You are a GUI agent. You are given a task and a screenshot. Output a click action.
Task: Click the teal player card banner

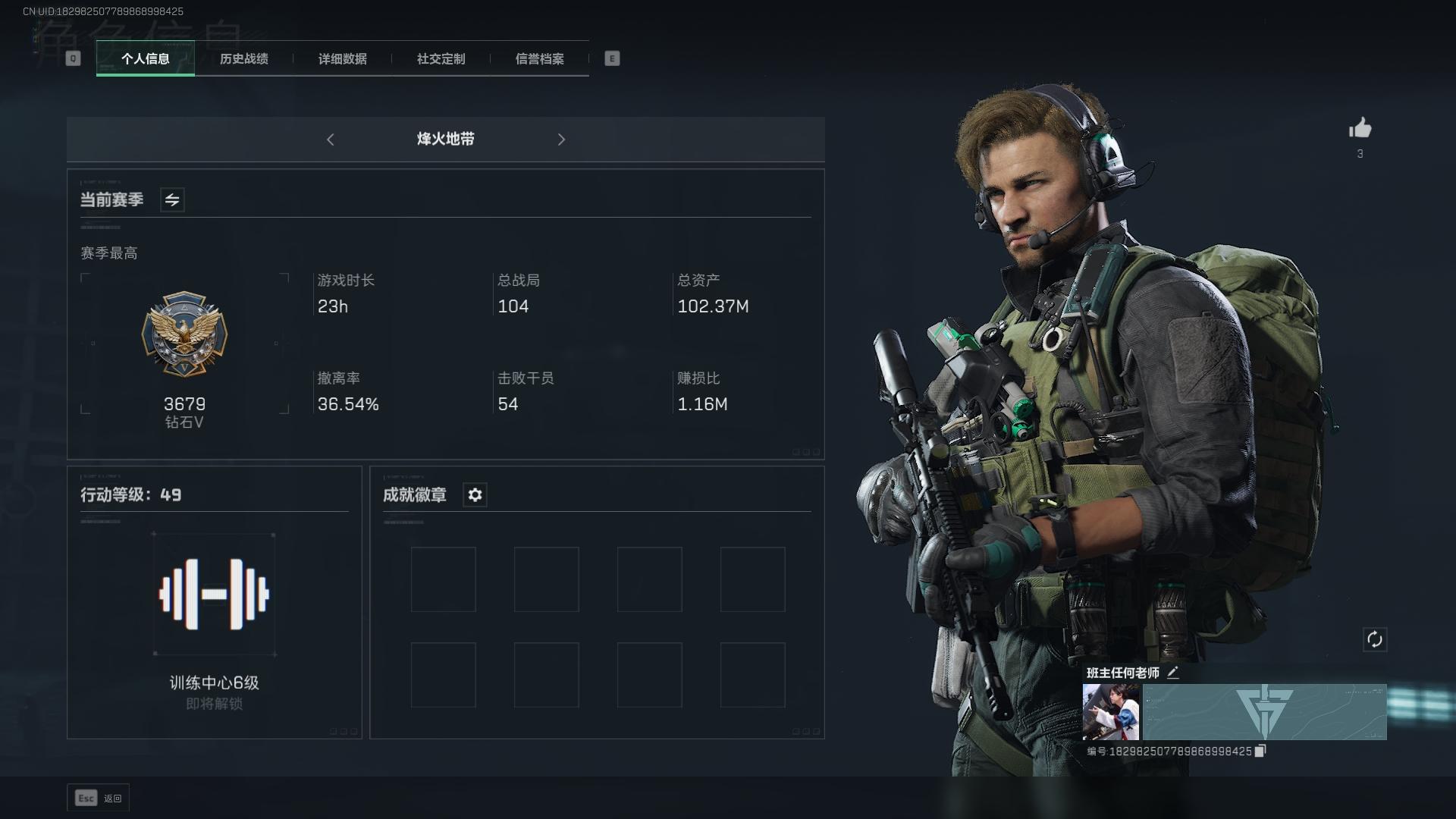[1264, 712]
